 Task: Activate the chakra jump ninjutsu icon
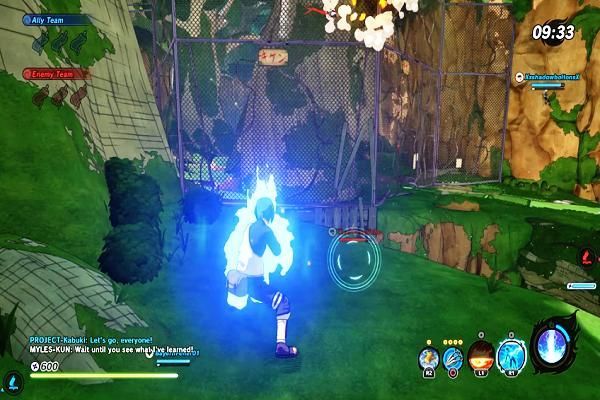click(x=428, y=357)
